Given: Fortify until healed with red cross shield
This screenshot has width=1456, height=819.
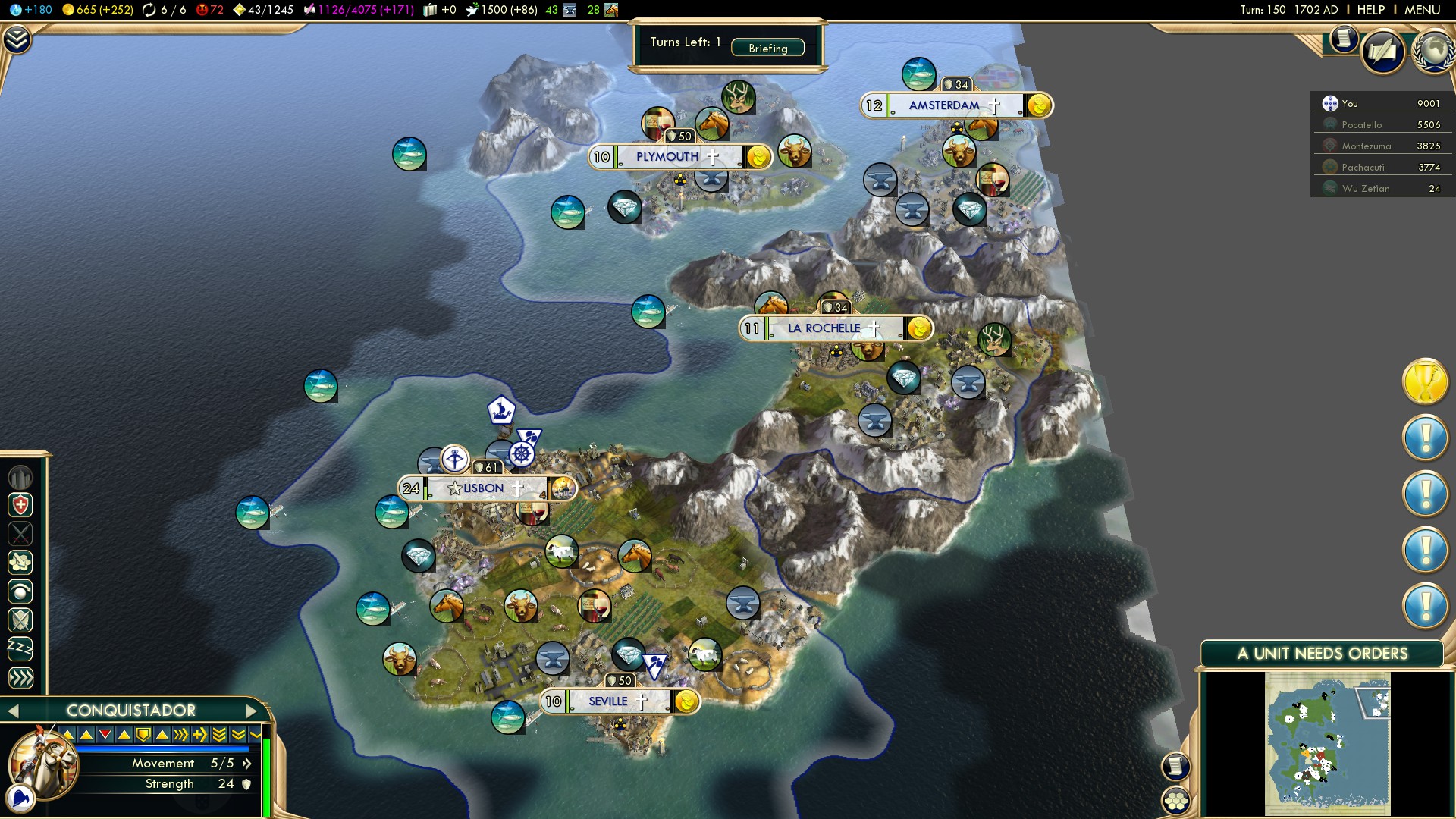Looking at the screenshot, I should pyautogui.click(x=20, y=505).
